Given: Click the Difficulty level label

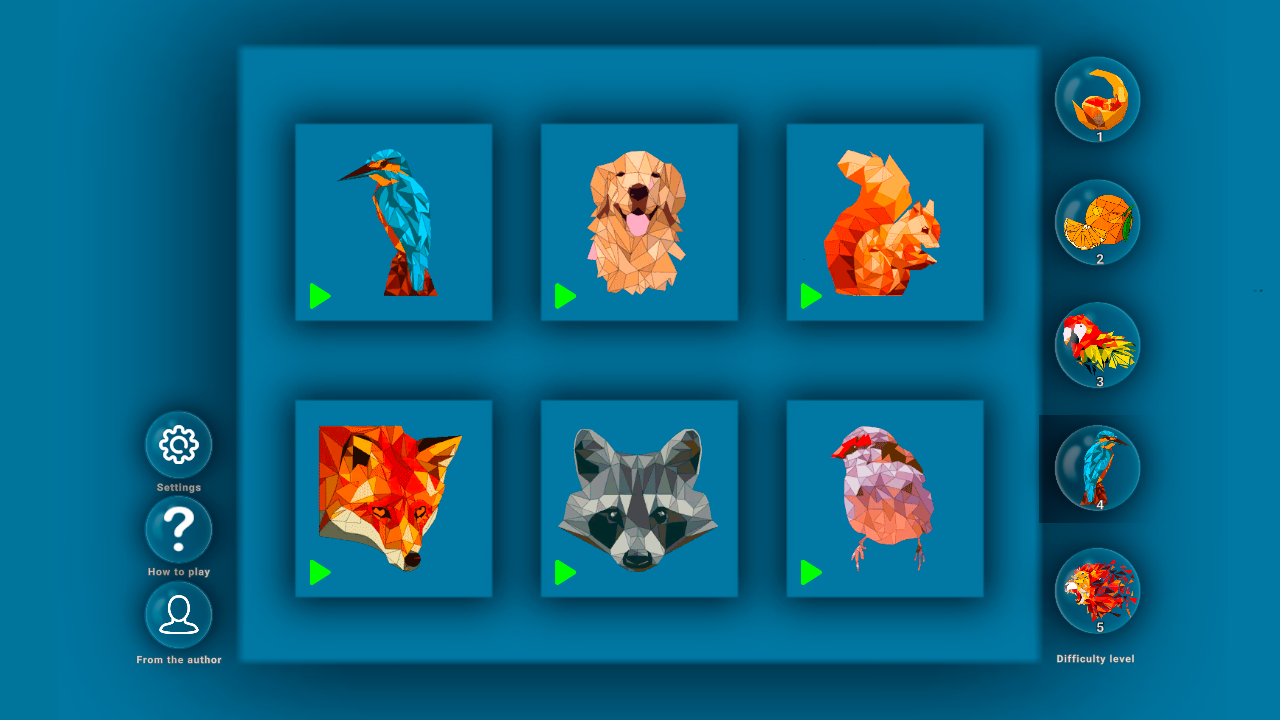Looking at the screenshot, I should [x=1097, y=659].
